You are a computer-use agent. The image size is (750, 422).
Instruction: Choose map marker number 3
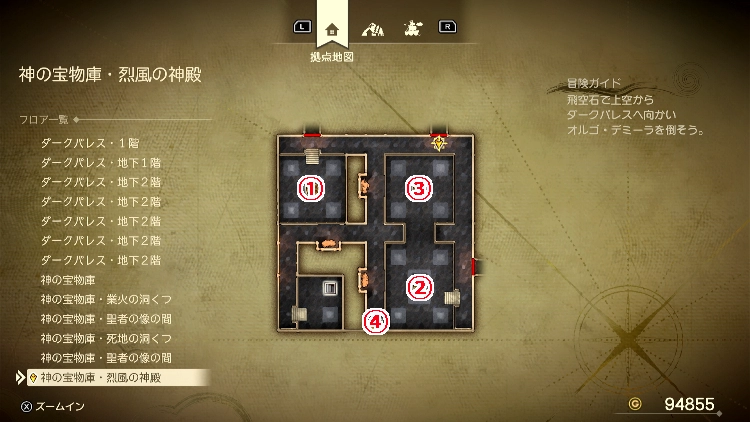tap(420, 187)
